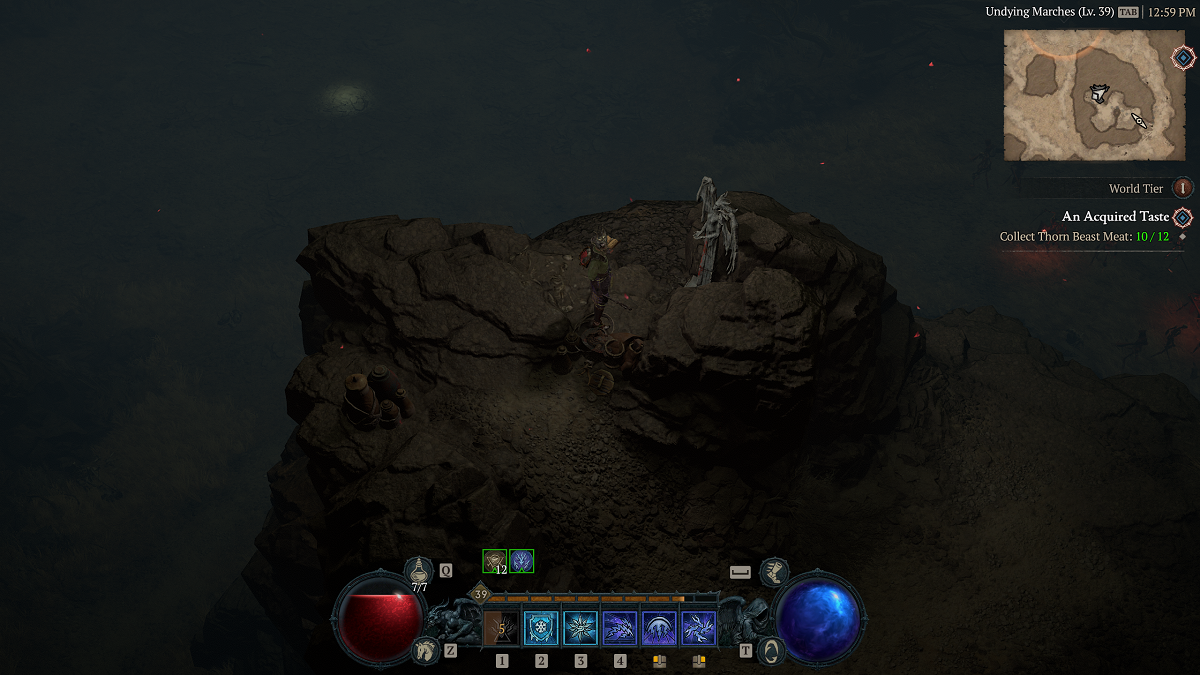Use the lightning skill in slot four
The width and height of the screenshot is (1200, 675).
620,628
